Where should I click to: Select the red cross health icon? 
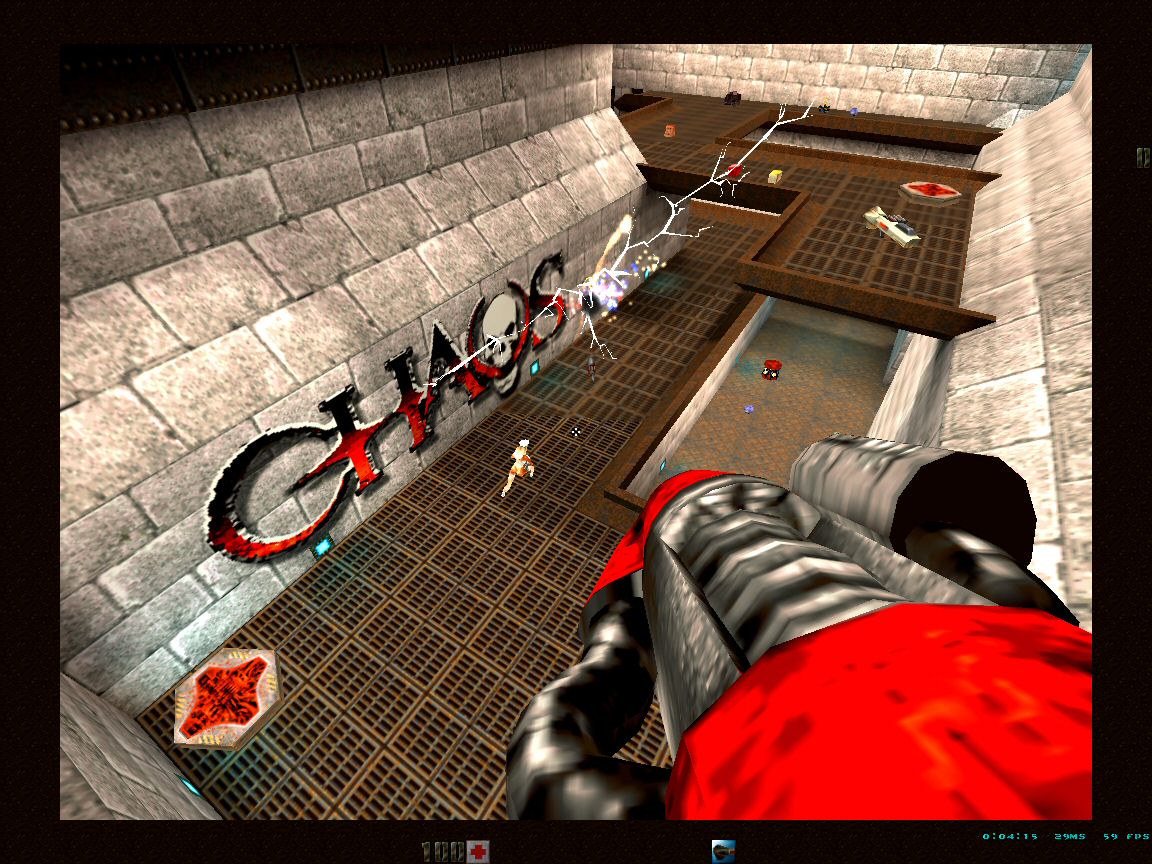pos(479,851)
